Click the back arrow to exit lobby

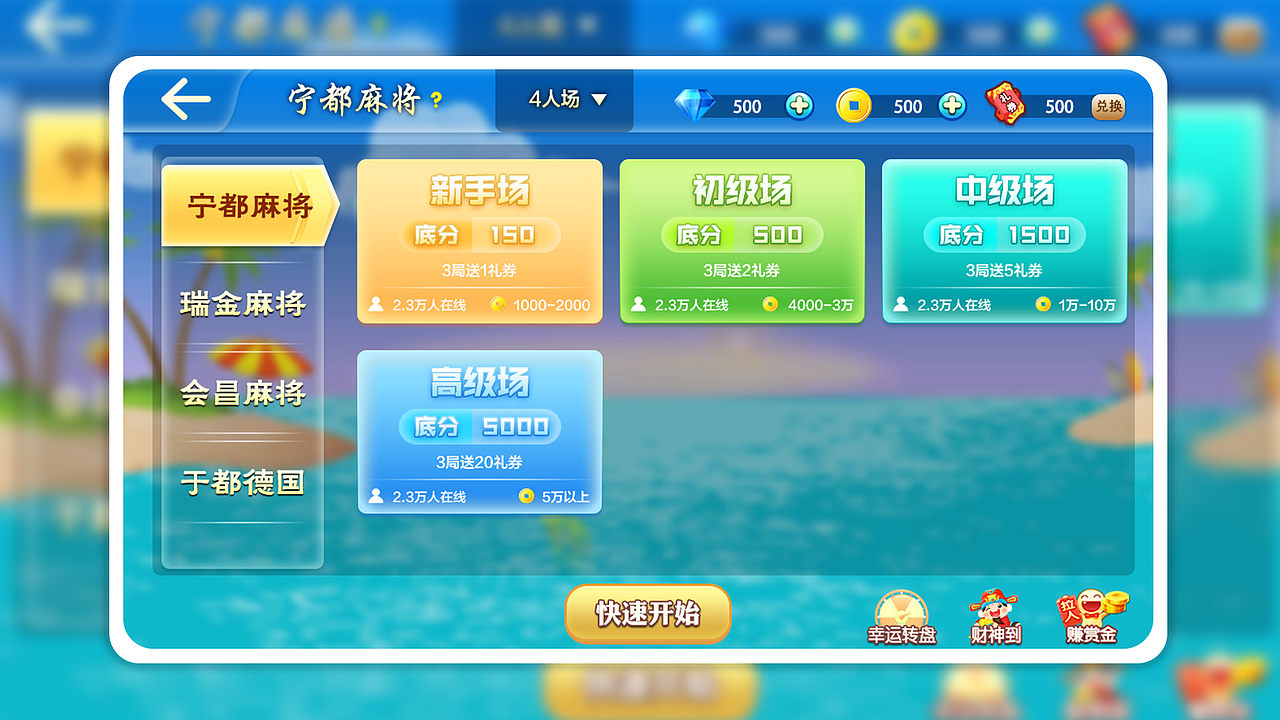(x=185, y=97)
